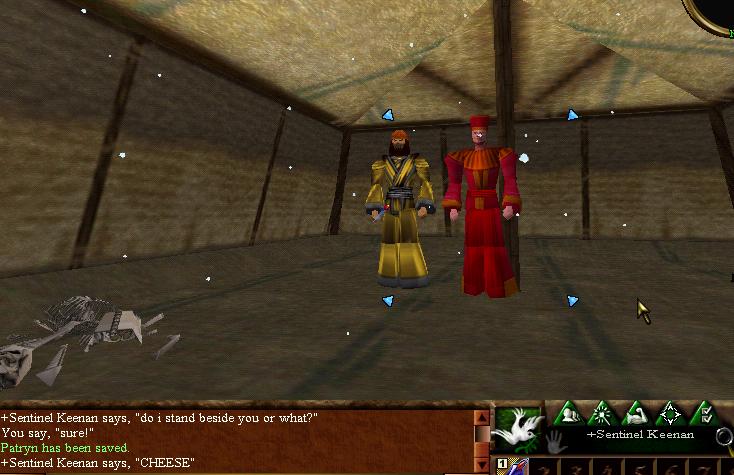This screenshot has height=475, width=734.
Task: Examine target with the magnifying glass
Action: (724, 437)
